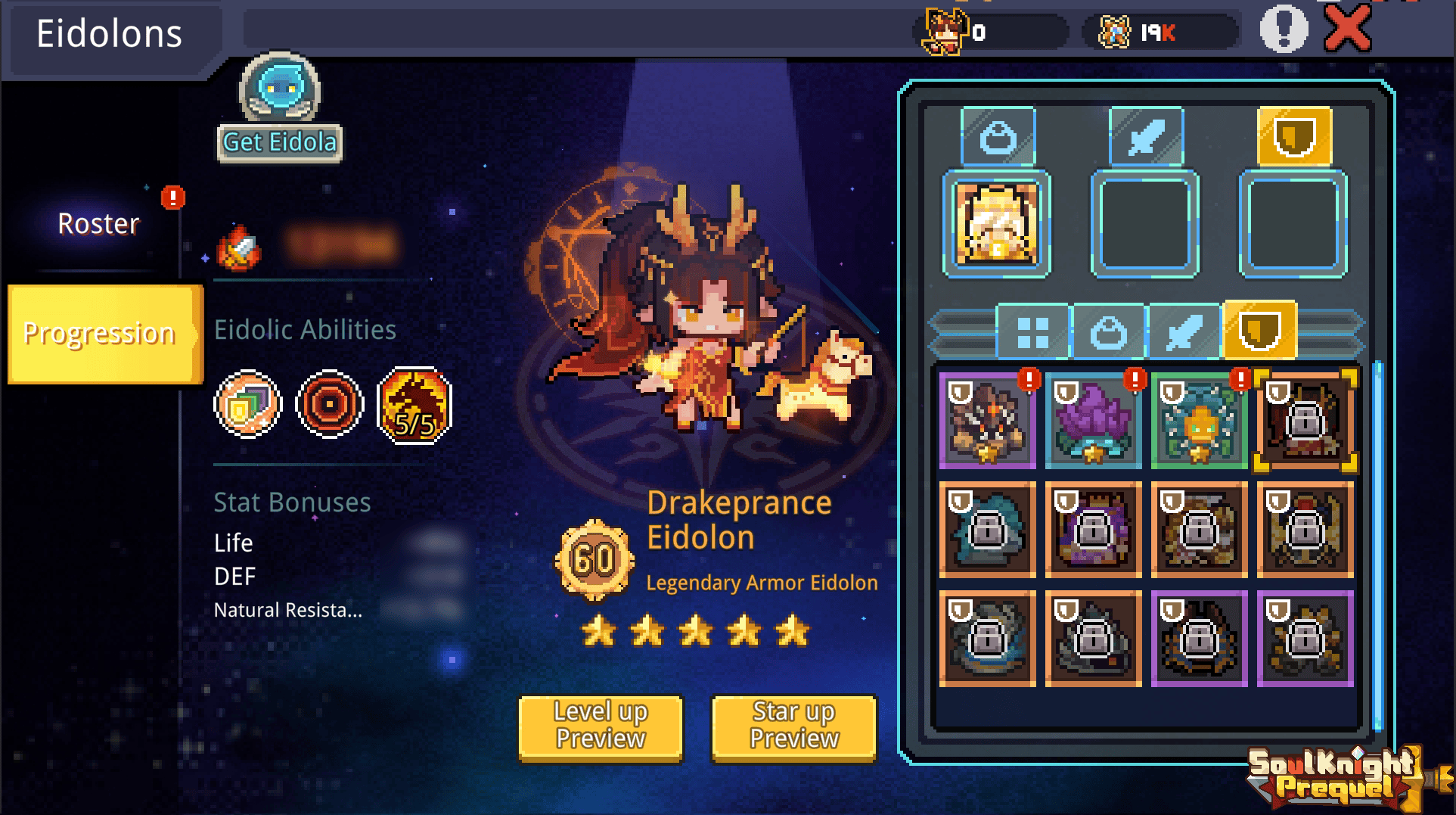The height and width of the screenshot is (815, 1456).
Task: Open the Level up Preview
Action: tap(601, 726)
